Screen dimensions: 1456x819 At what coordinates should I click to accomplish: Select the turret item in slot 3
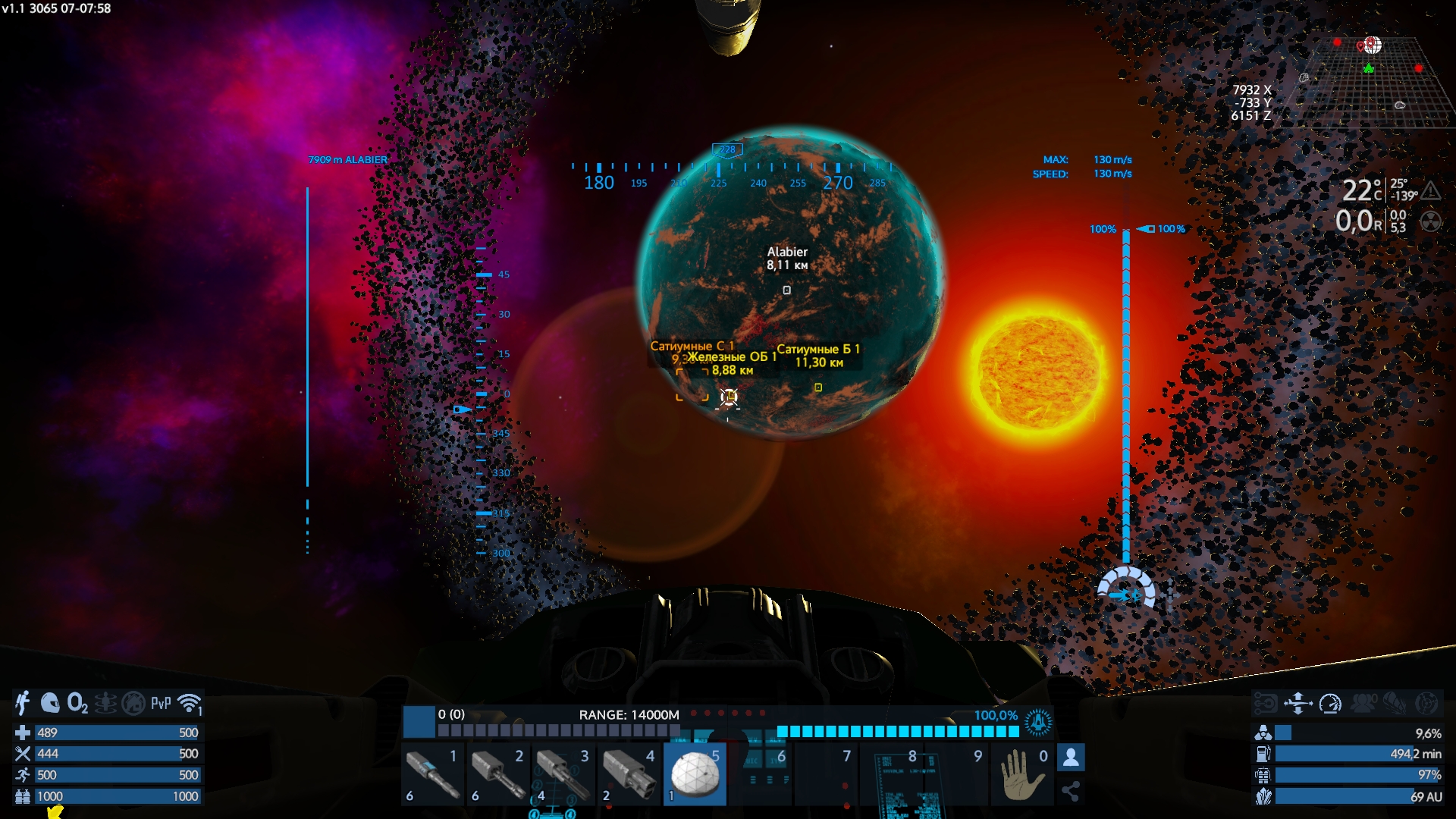(x=563, y=774)
